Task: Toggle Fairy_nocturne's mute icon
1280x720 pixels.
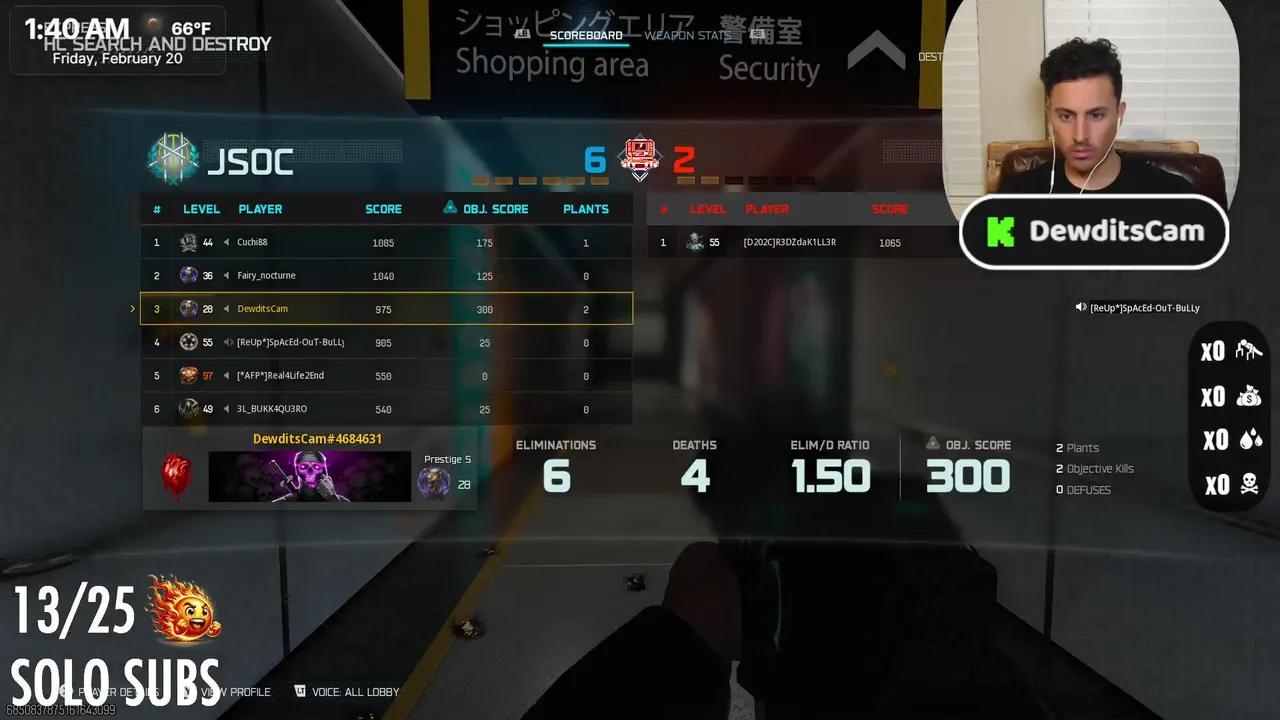Action: 225,275
